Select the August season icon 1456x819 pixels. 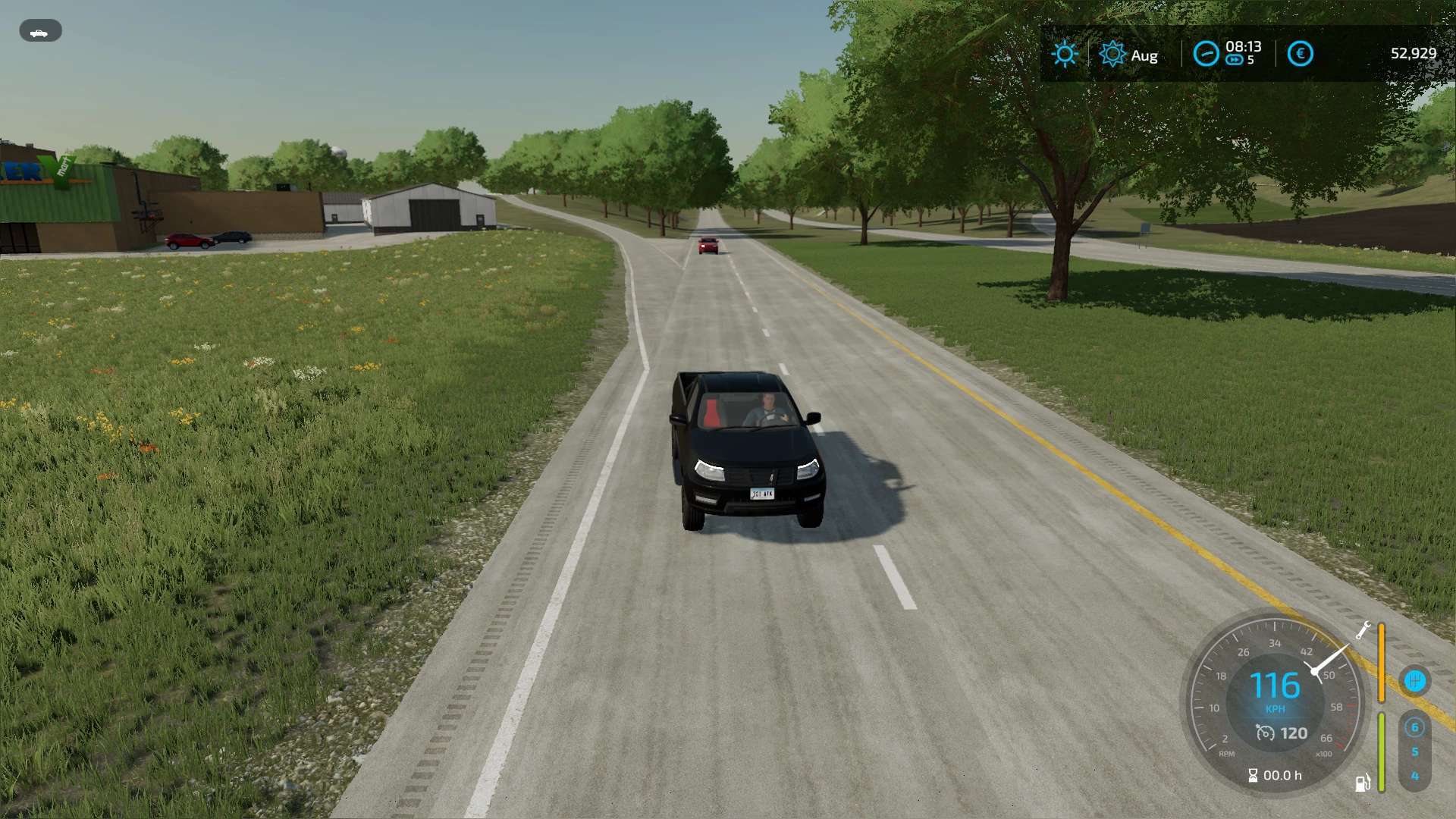[1112, 54]
